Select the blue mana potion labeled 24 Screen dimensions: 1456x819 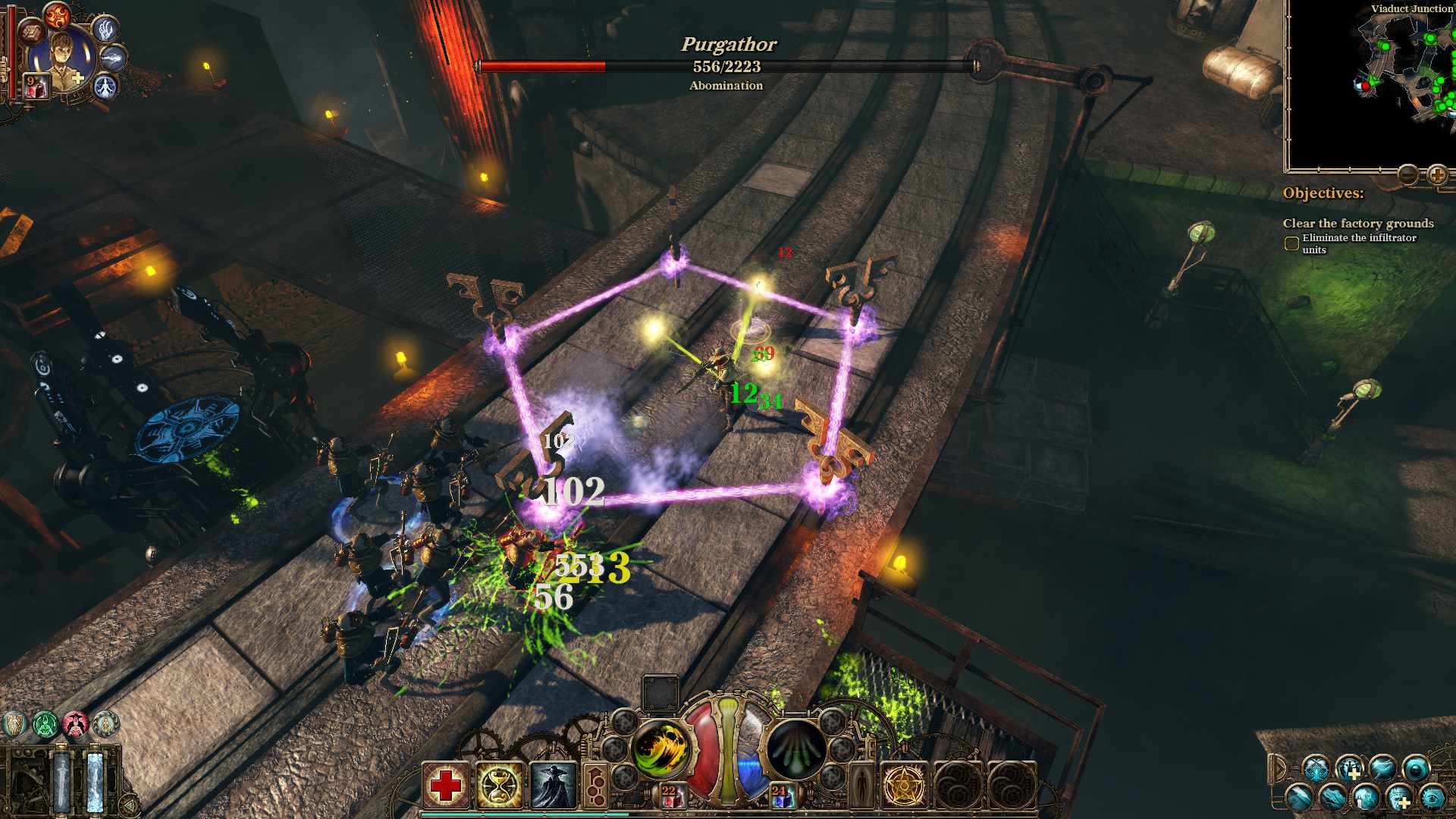[783, 796]
